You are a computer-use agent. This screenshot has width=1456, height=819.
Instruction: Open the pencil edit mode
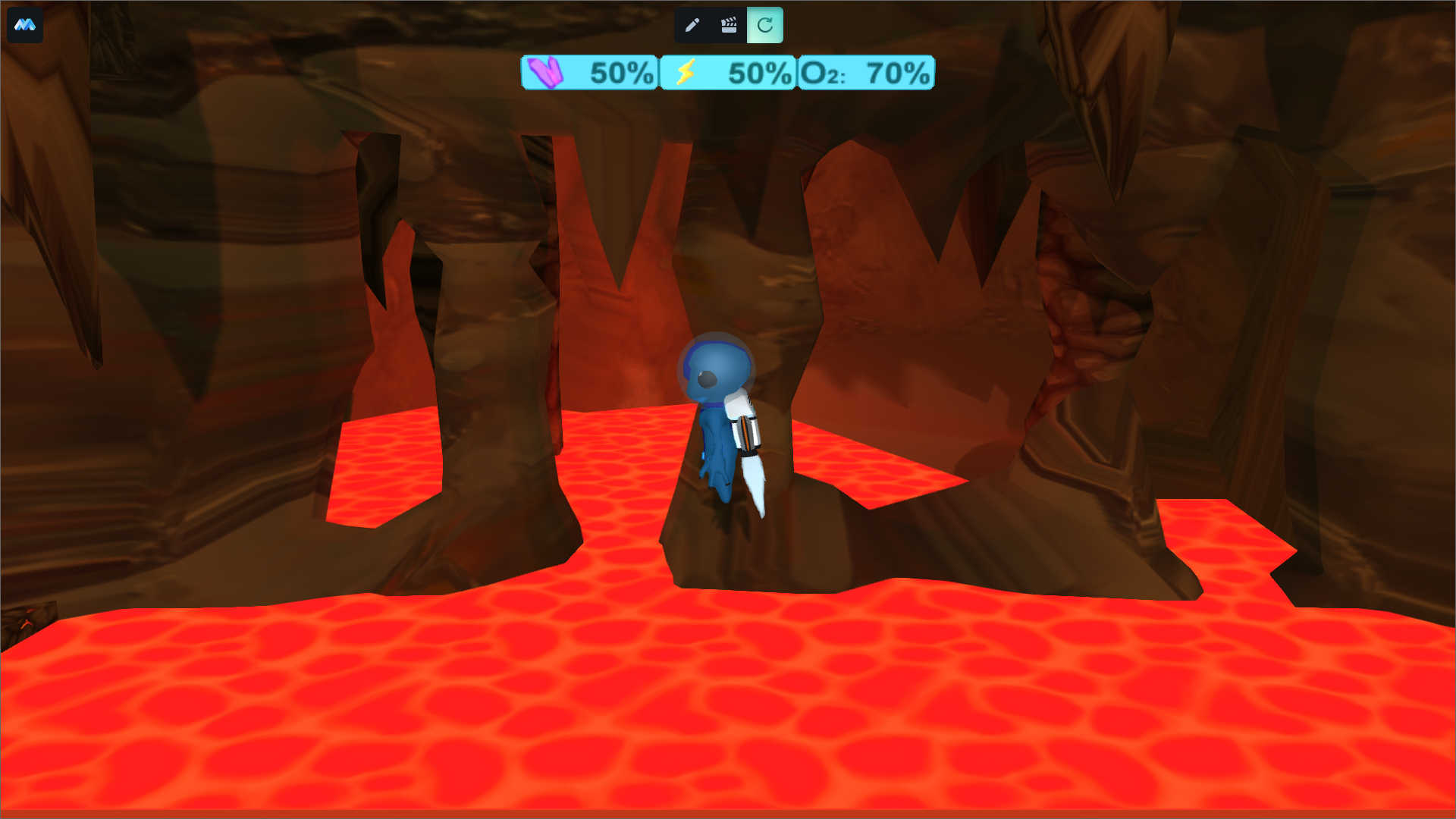point(692,25)
